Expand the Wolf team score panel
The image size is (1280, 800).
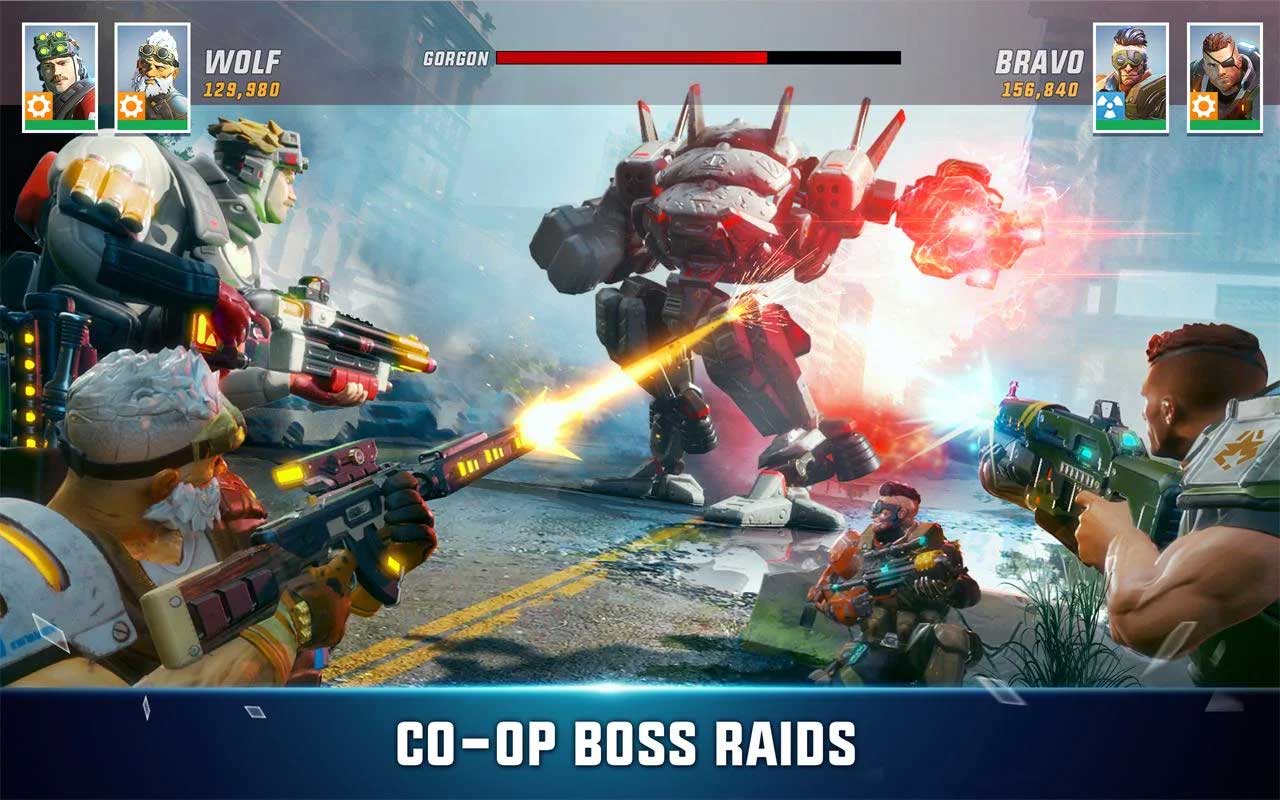(244, 75)
